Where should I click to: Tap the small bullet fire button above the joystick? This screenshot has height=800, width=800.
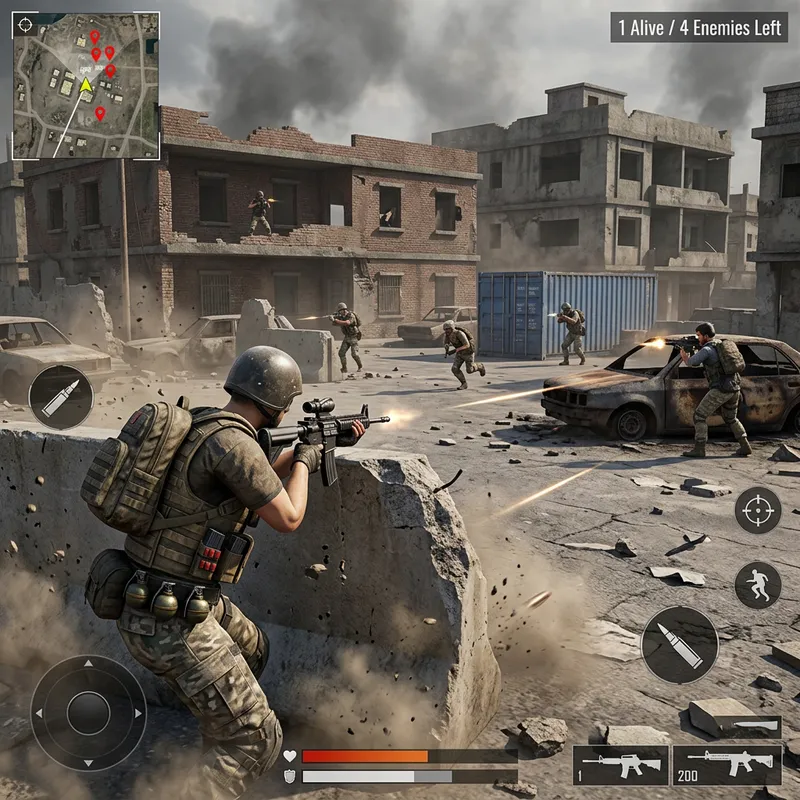(x=60, y=397)
